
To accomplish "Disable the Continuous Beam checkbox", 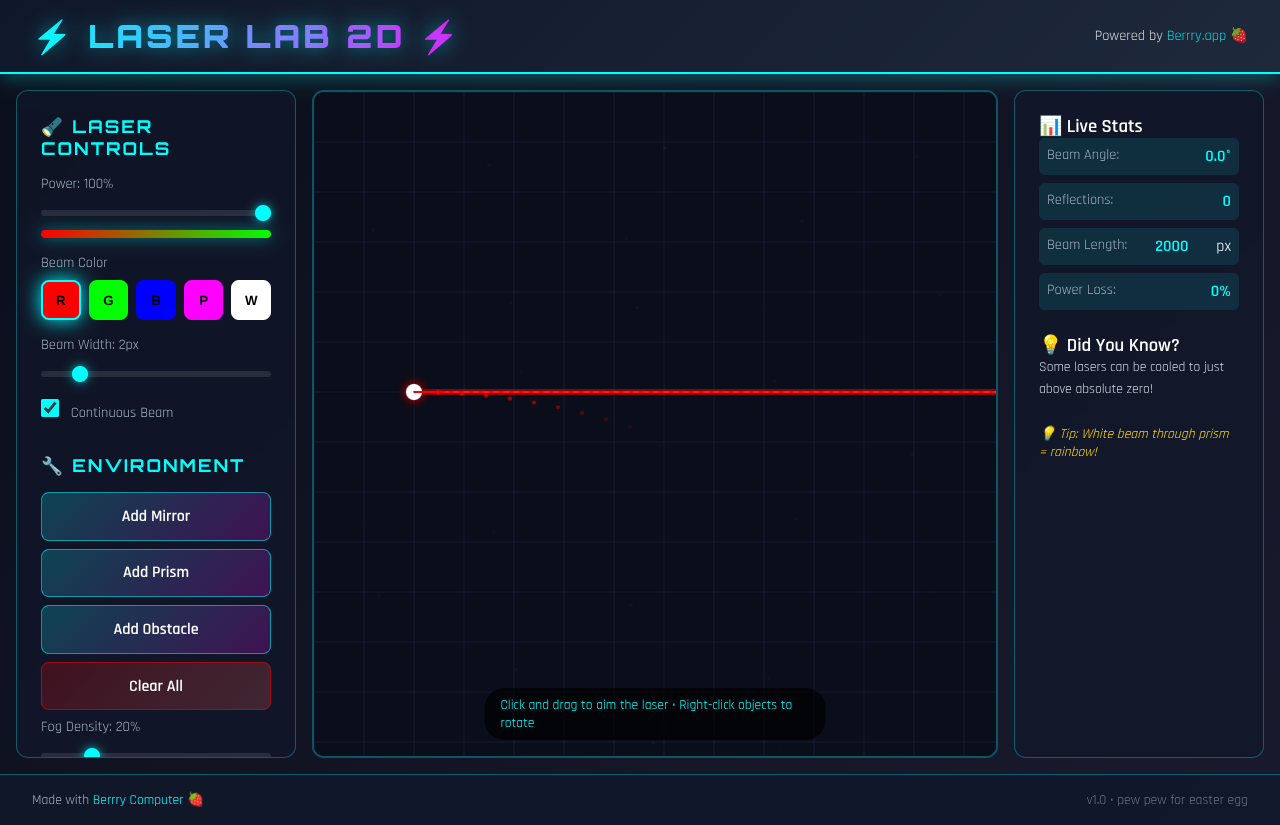I will pyautogui.click(x=50, y=408).
